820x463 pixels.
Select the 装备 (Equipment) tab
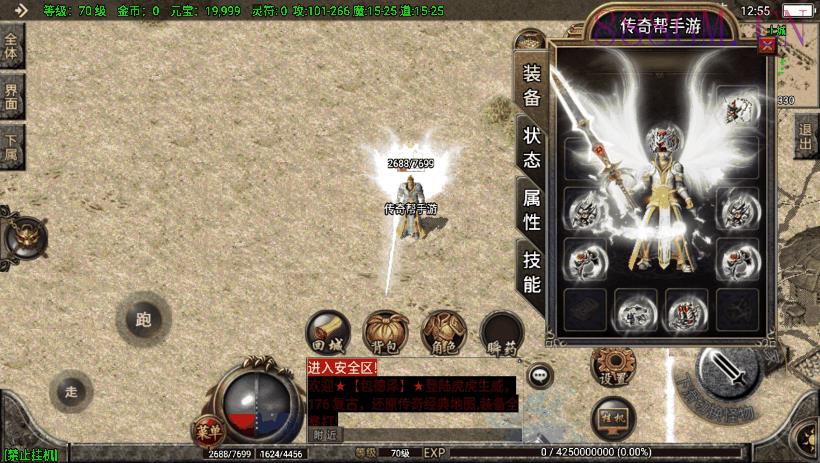(x=531, y=85)
